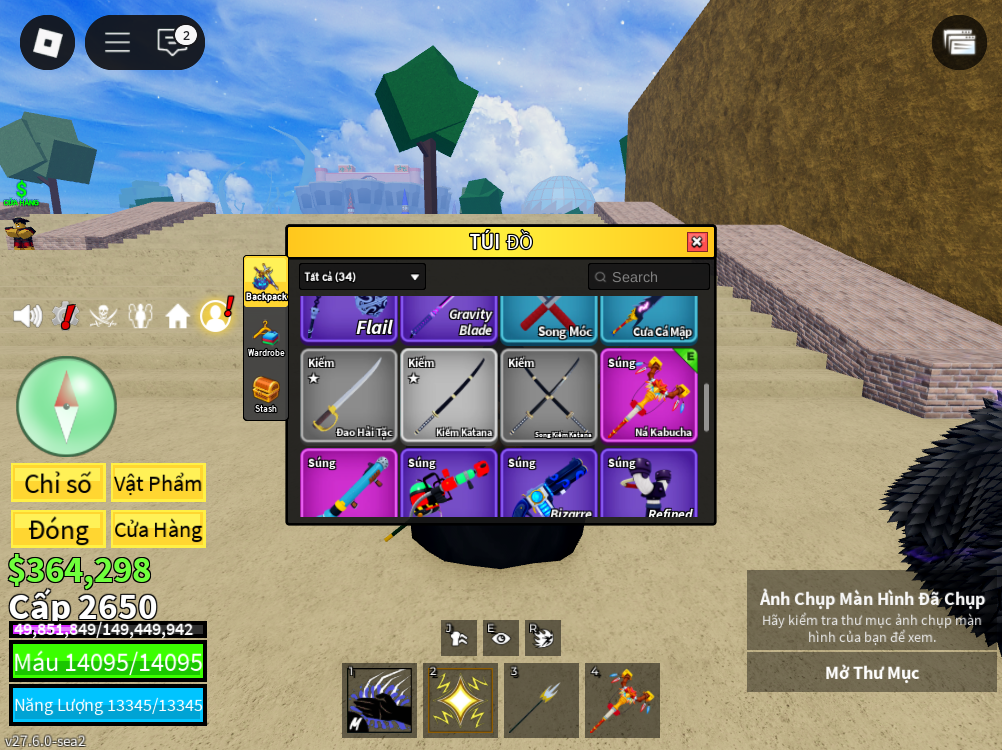Open the Tất cả (34) filter dropdown
Screen dimensions: 1002x750
tap(362, 277)
